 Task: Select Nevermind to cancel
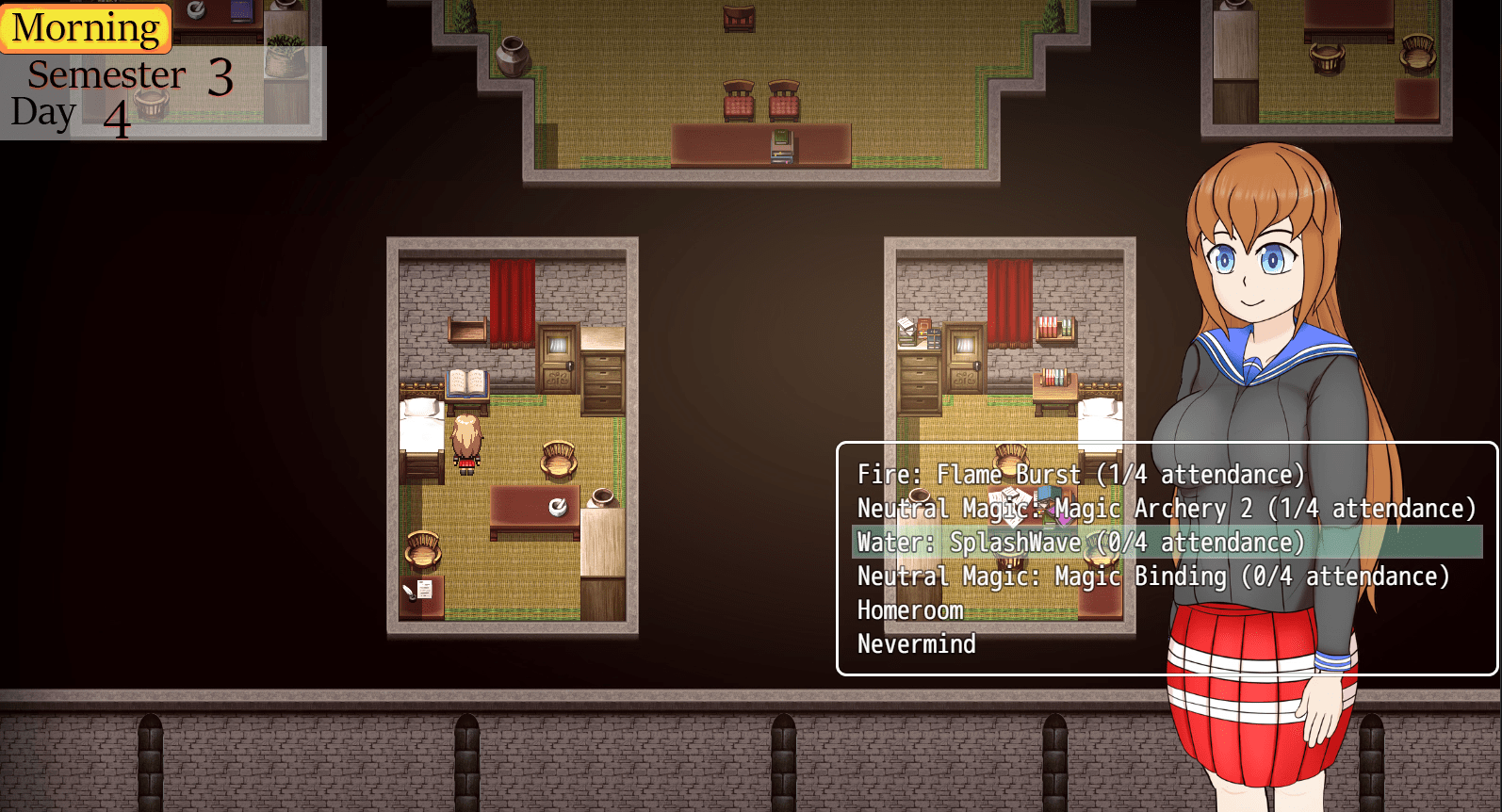(916, 644)
